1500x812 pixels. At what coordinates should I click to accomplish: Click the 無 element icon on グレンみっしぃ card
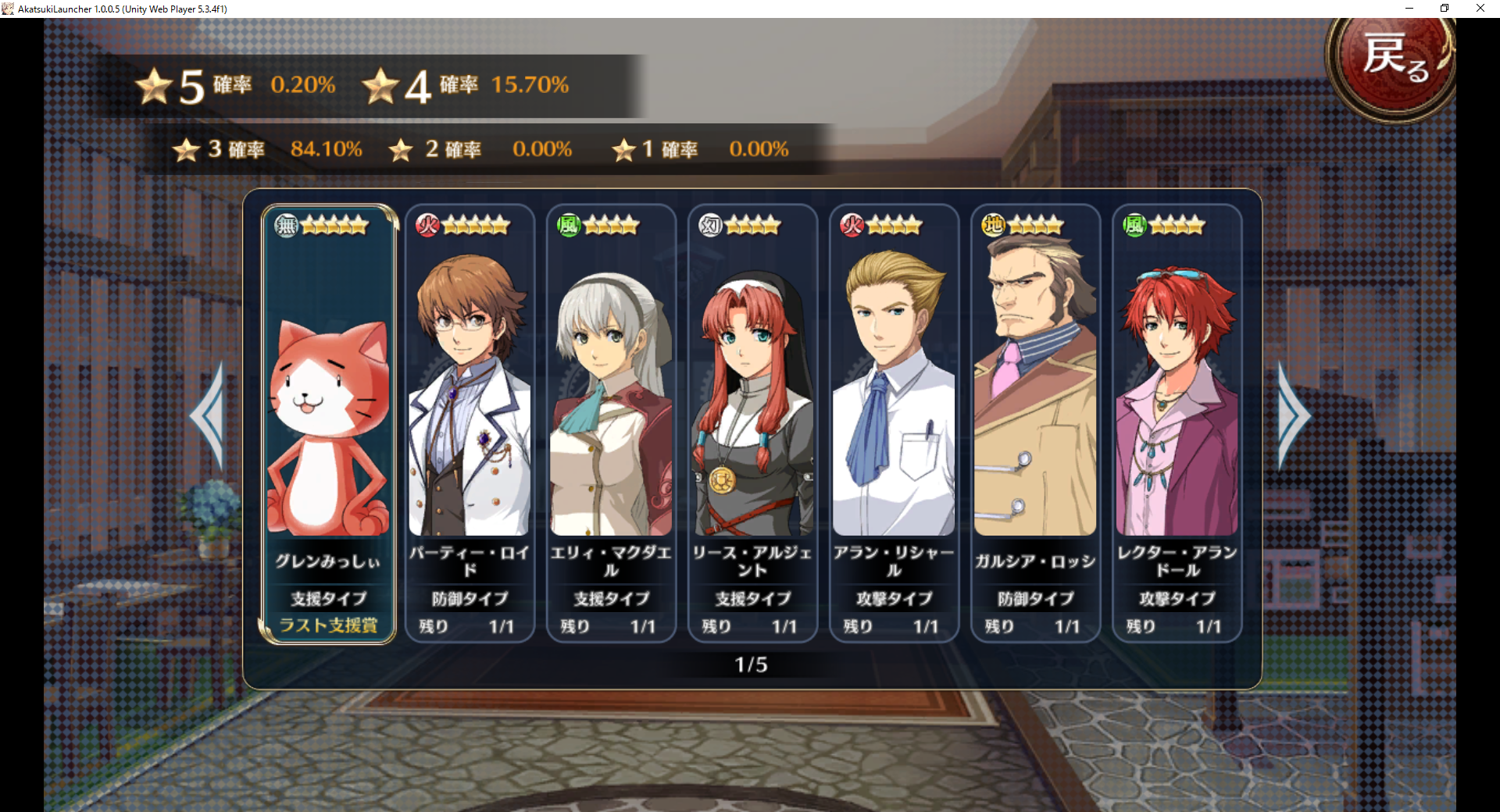(x=286, y=224)
